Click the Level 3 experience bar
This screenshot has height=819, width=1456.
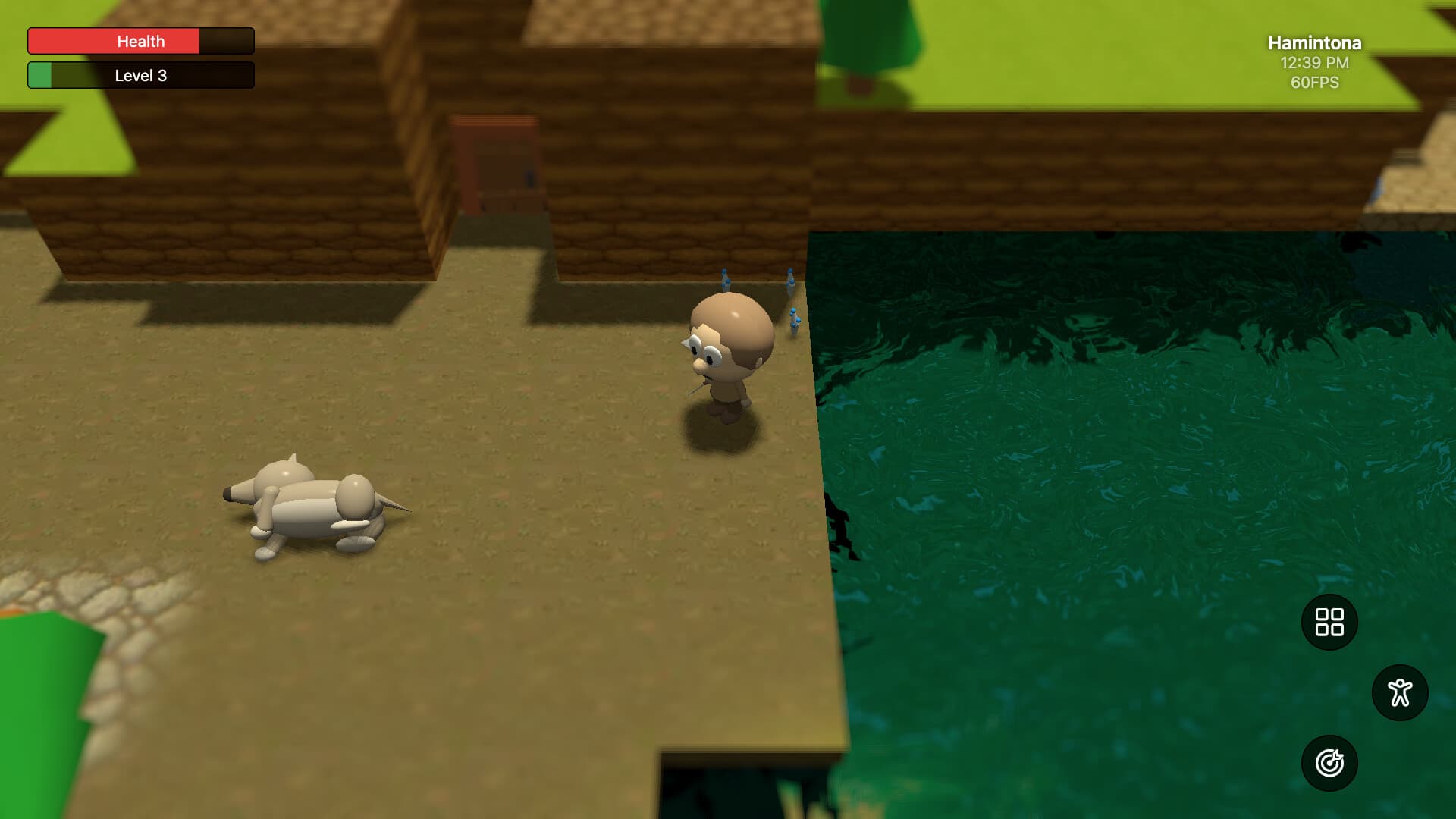pos(140,75)
